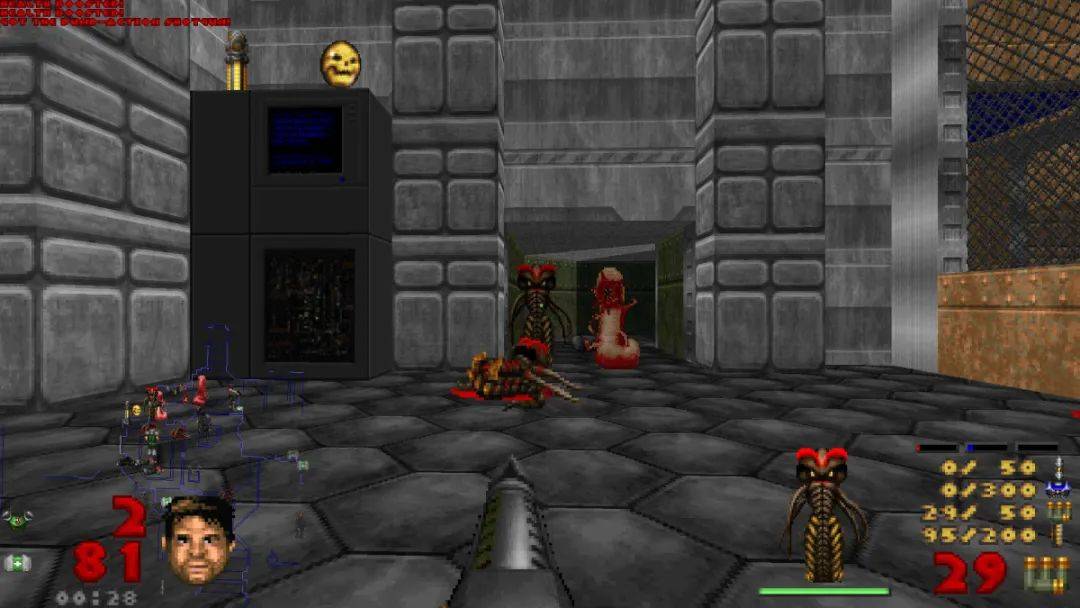The height and width of the screenshot is (608, 1080).
Task: Click the green armor icon
Action: [x=16, y=518]
